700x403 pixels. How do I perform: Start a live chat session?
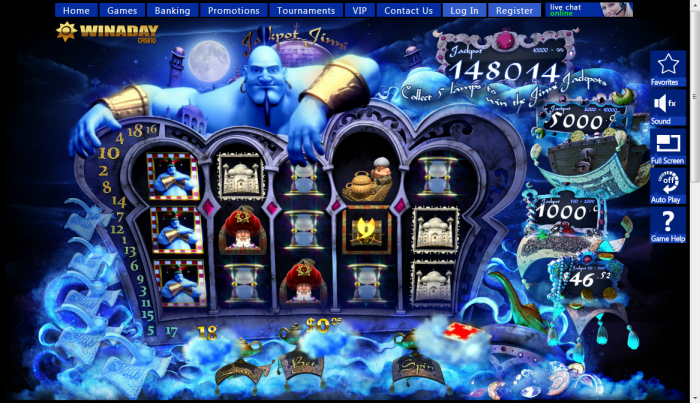[589, 9]
